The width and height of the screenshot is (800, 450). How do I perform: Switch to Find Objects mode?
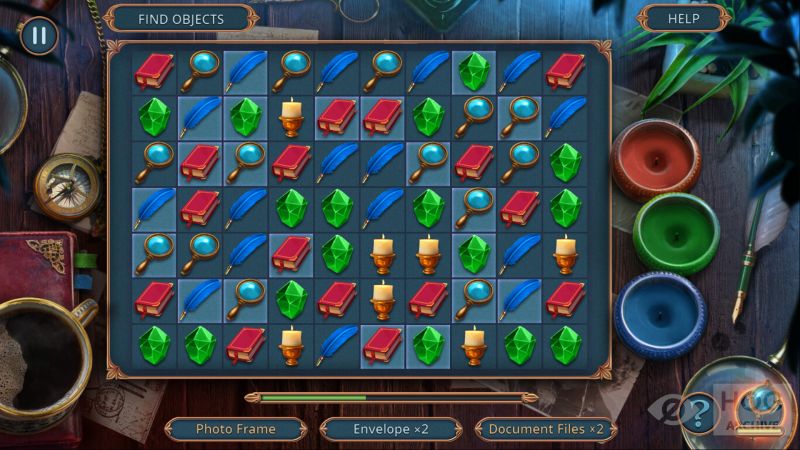pyautogui.click(x=180, y=18)
